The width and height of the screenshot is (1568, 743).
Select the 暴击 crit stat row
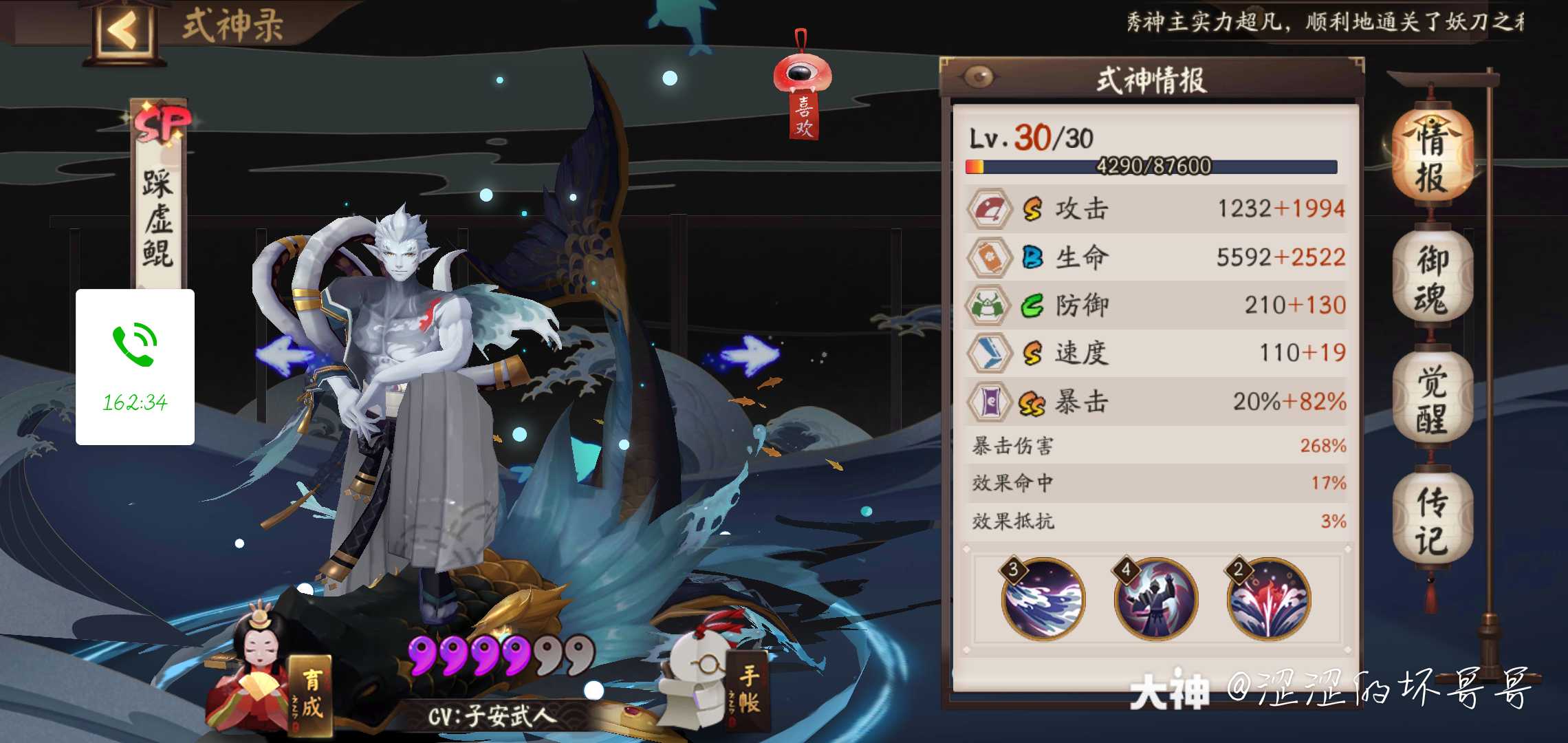pyautogui.click(x=1155, y=401)
